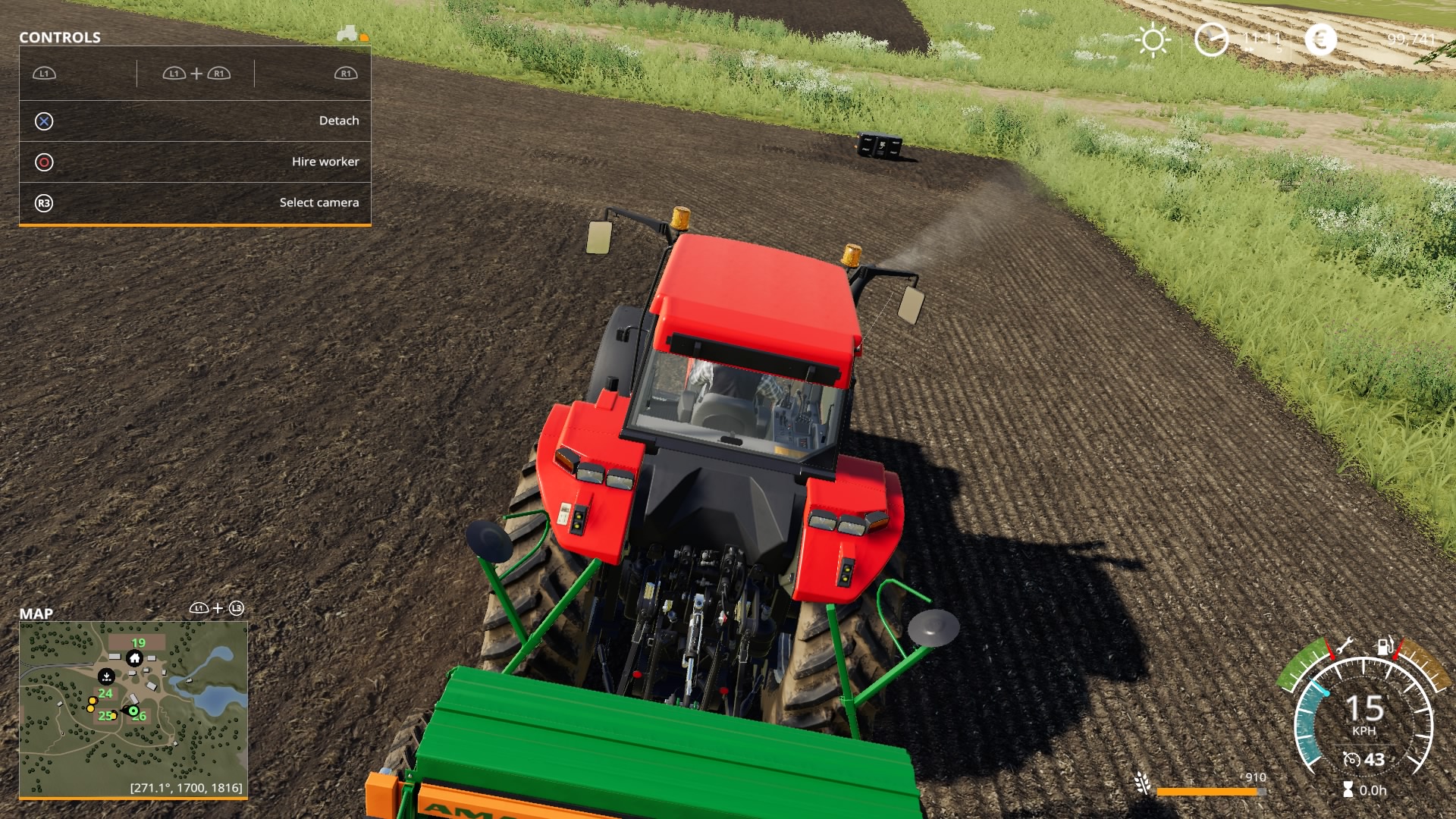Screen dimensions: 1456x819
Task: Click the L1 + L3 prompt above the map
Action: pyautogui.click(x=217, y=607)
